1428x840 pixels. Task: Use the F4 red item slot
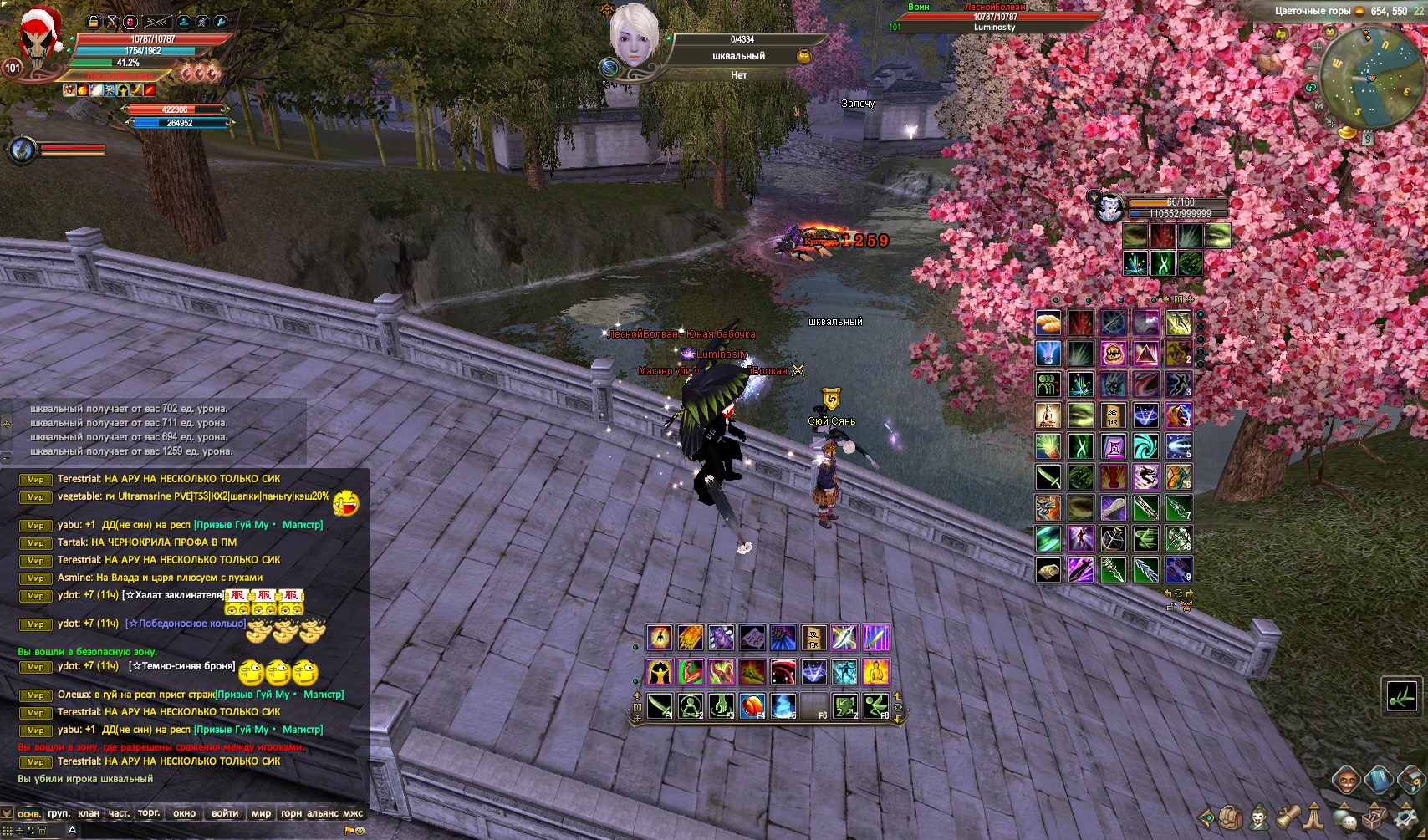(752, 706)
